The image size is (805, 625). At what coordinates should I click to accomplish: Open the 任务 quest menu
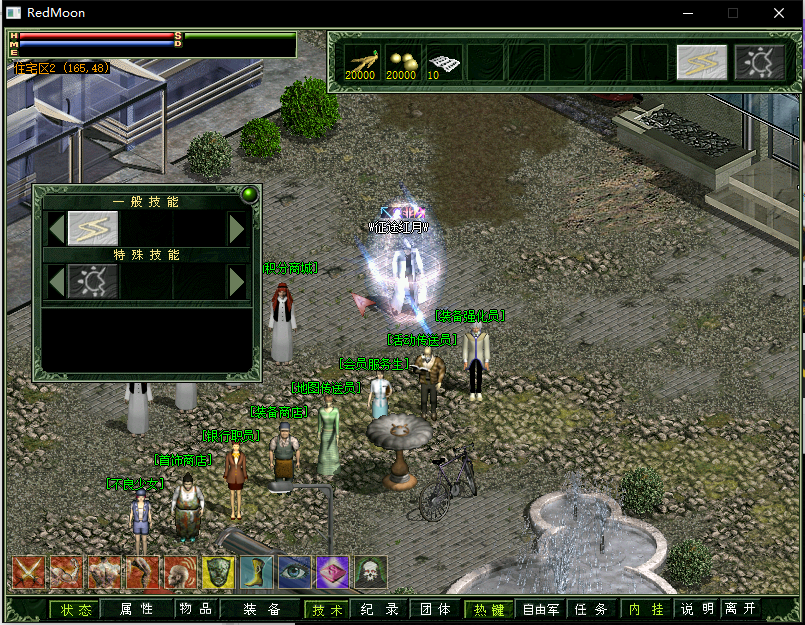pos(590,609)
